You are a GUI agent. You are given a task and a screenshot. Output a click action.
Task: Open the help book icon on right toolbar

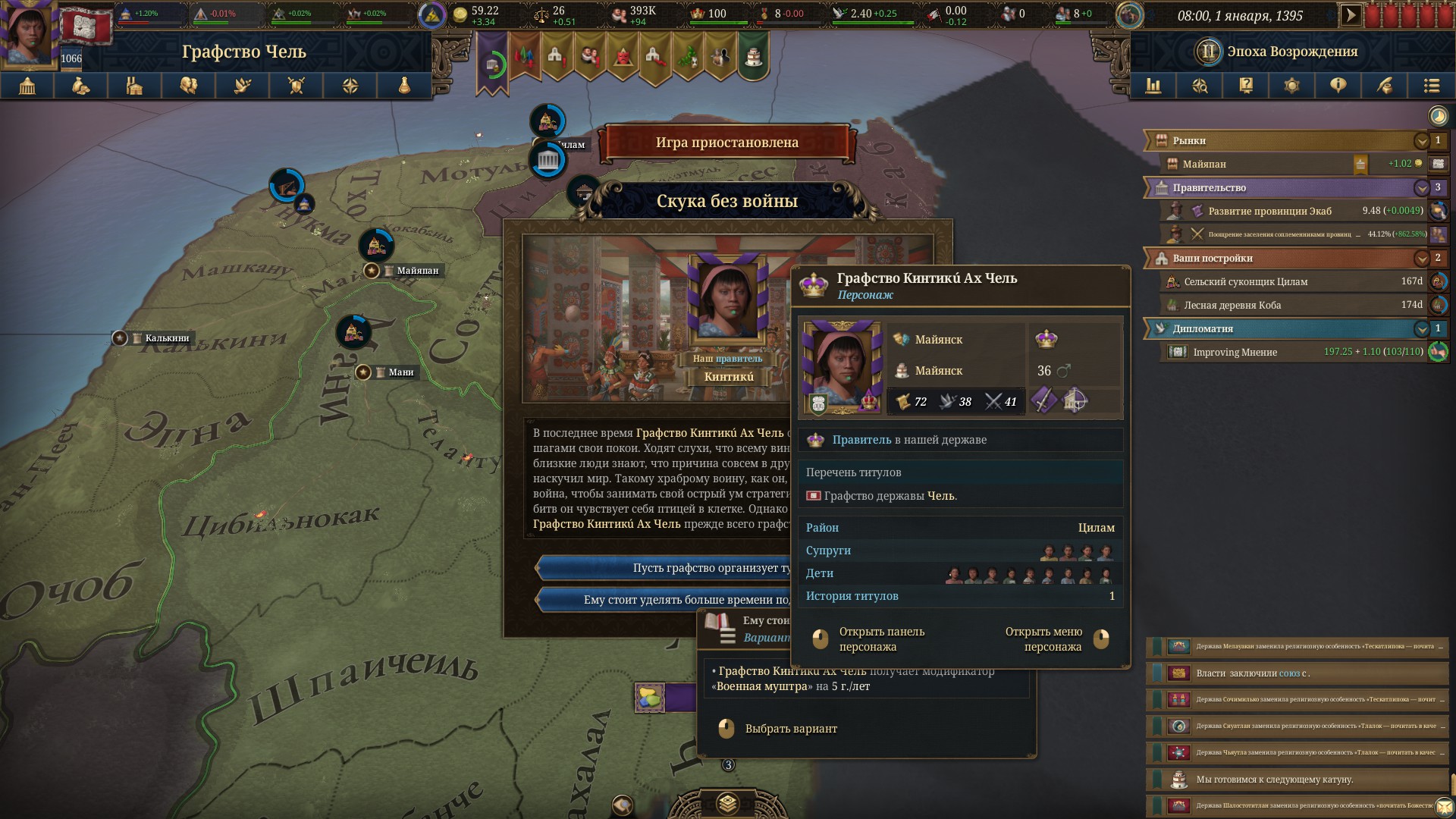(x=1246, y=86)
